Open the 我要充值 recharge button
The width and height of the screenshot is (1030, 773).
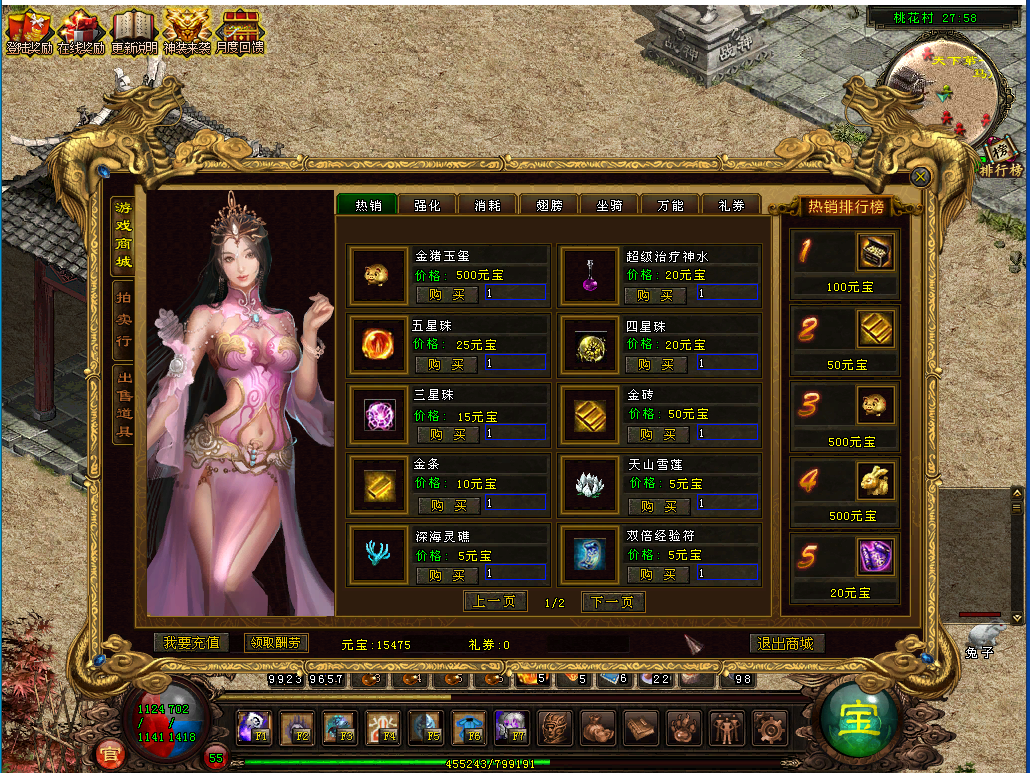192,643
